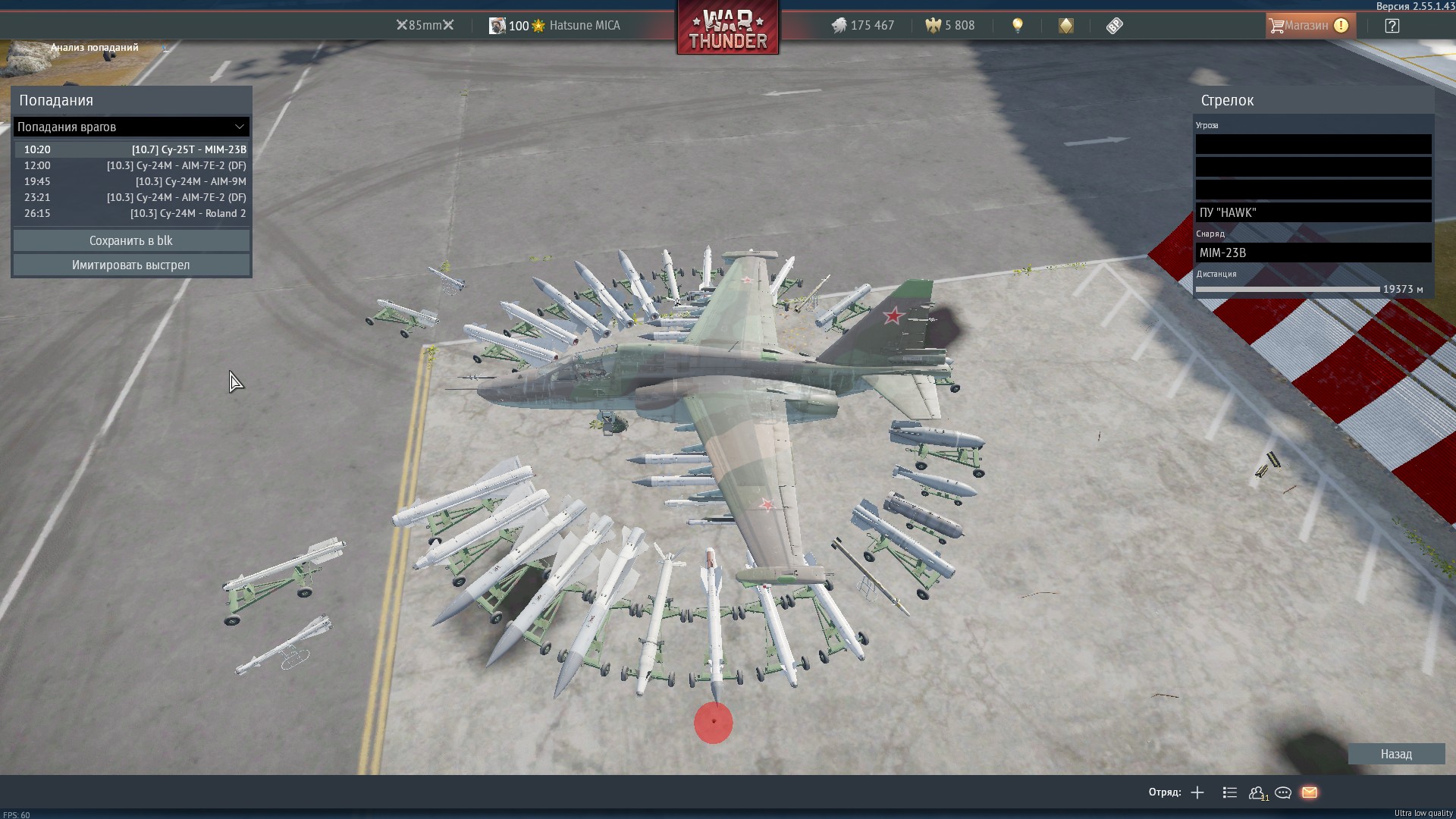Image resolution: width=1456 pixels, height=819 pixels.
Task: Click Имитировать выстрел button
Action: [x=131, y=265]
